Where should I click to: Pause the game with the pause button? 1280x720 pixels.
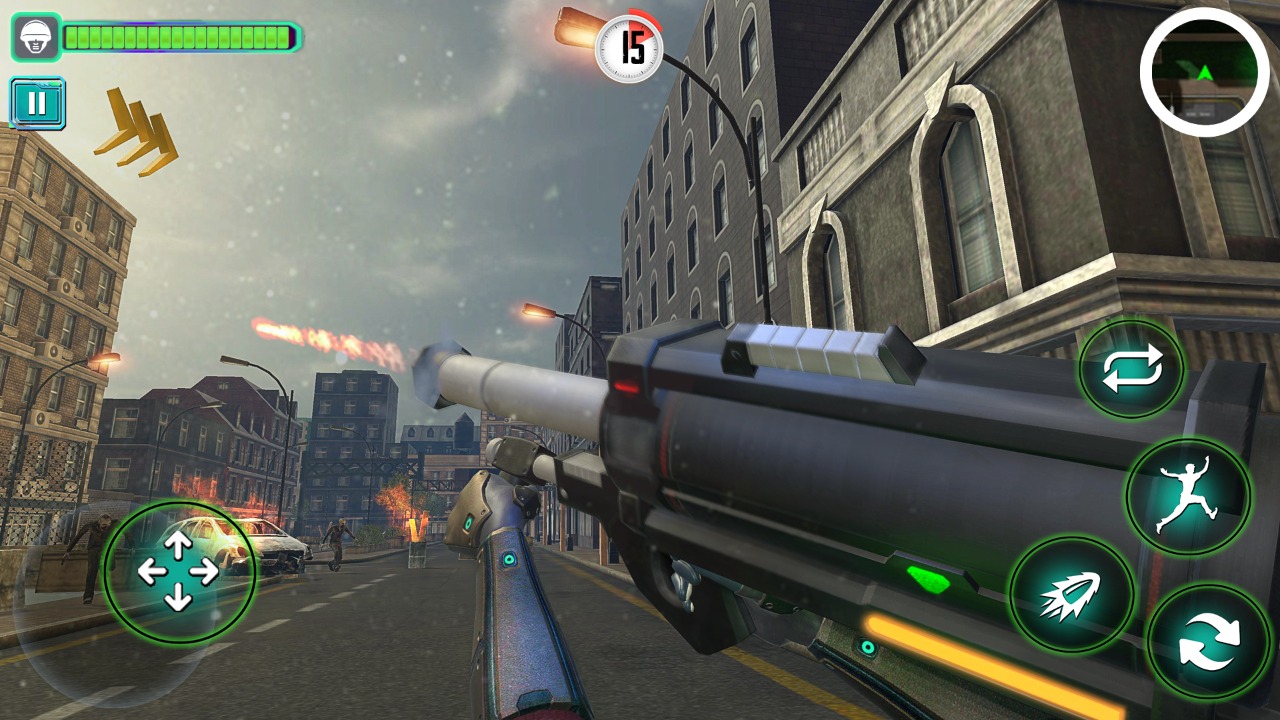(x=38, y=103)
